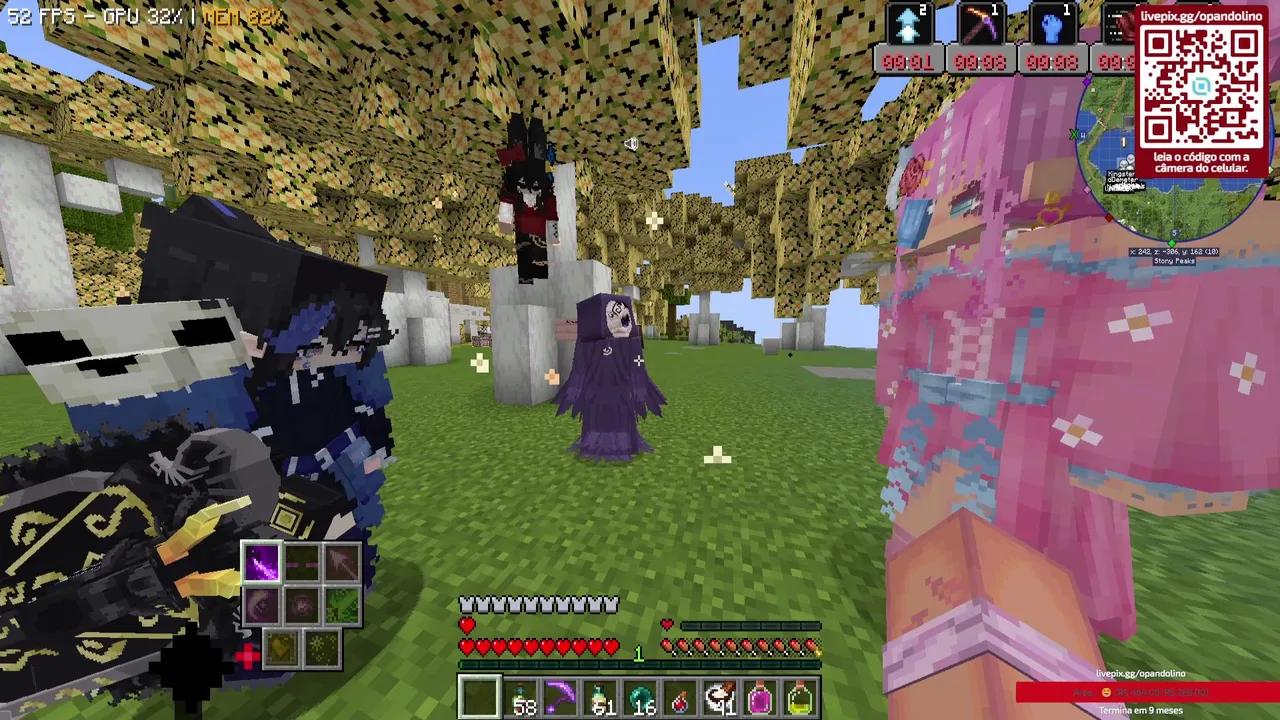
Task: Click the snowflake scroll skill icon
Action: (x=320, y=650)
